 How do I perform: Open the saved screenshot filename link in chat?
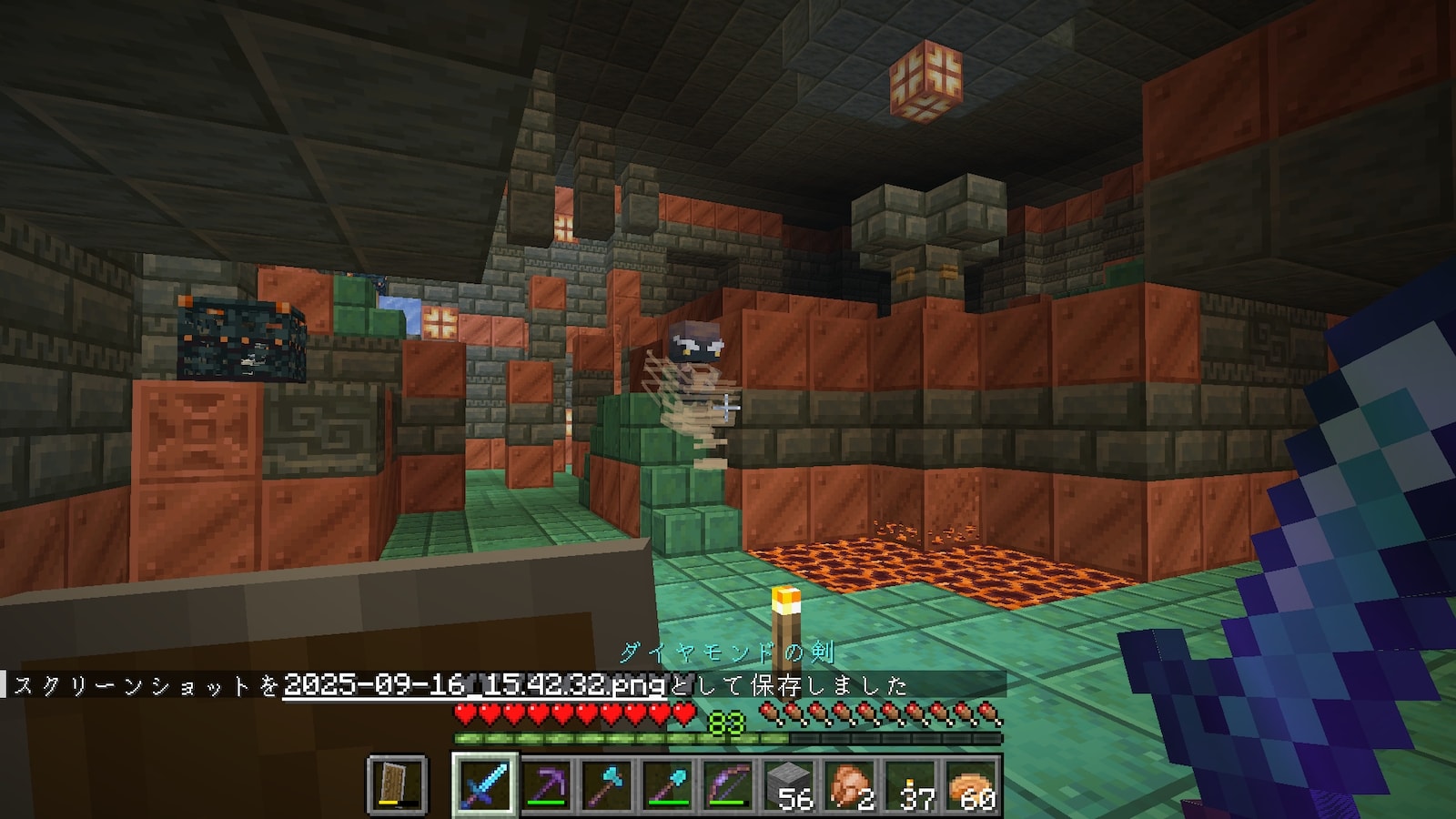(474, 684)
